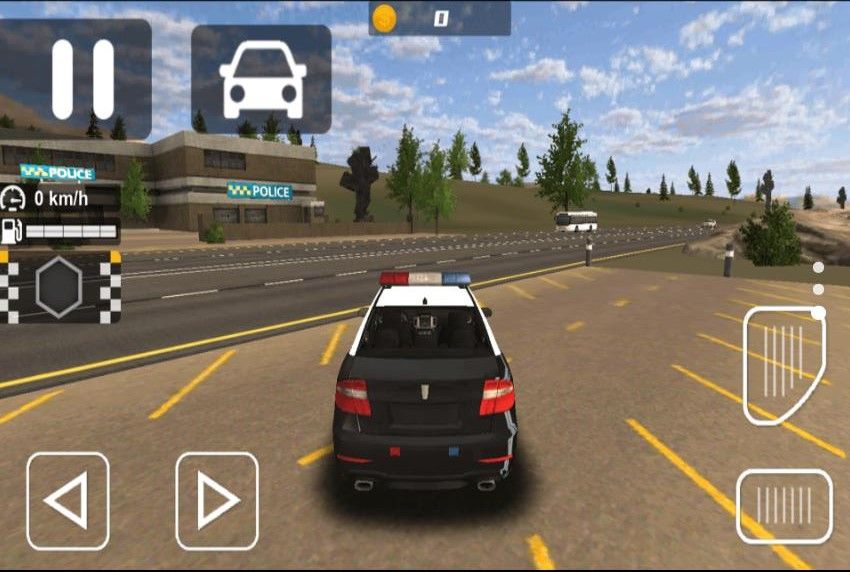Steer left with the left arrow
850x572 pixels.
(68, 501)
